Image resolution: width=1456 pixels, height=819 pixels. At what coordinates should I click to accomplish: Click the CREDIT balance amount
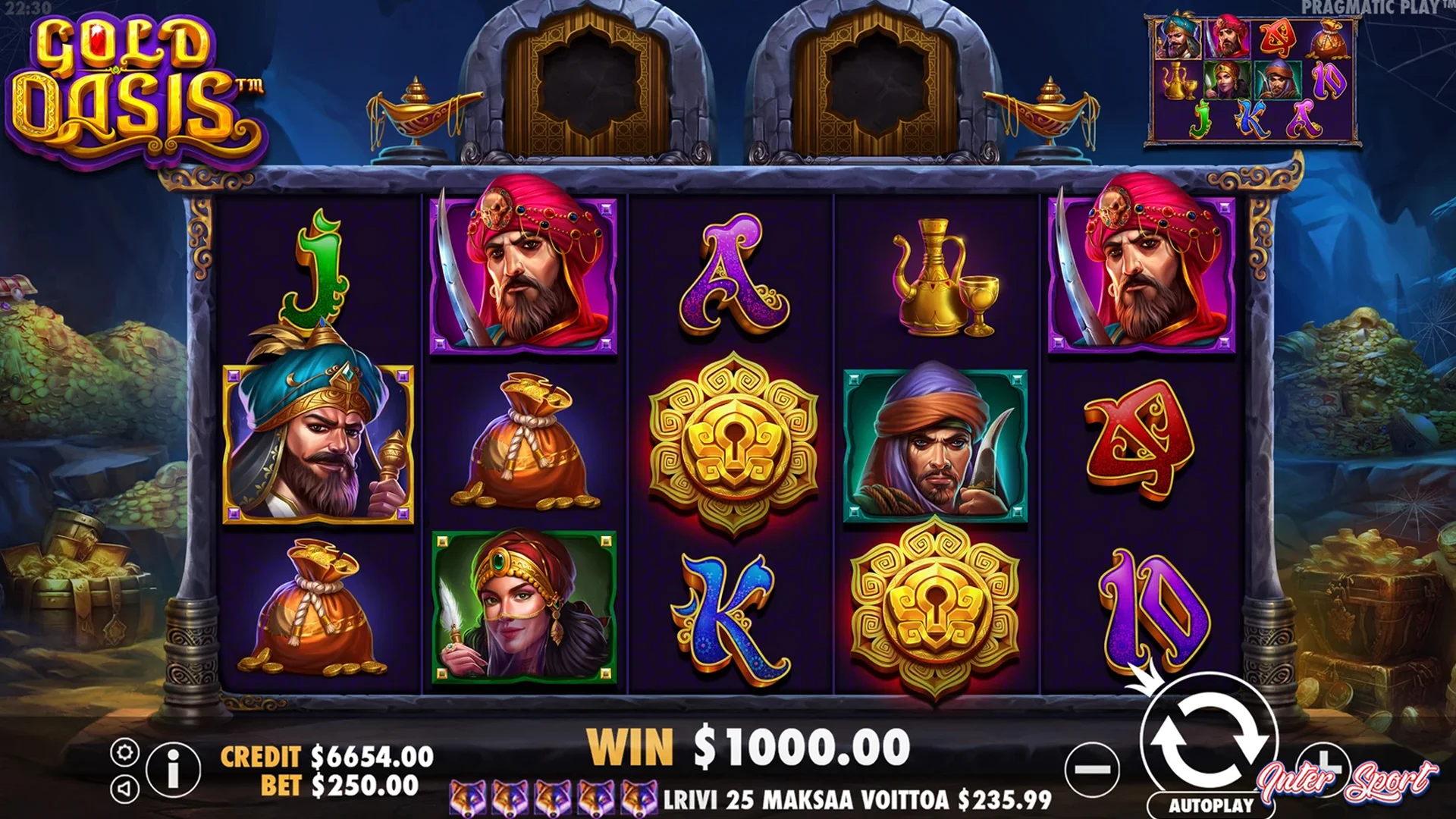pyautogui.click(x=372, y=756)
